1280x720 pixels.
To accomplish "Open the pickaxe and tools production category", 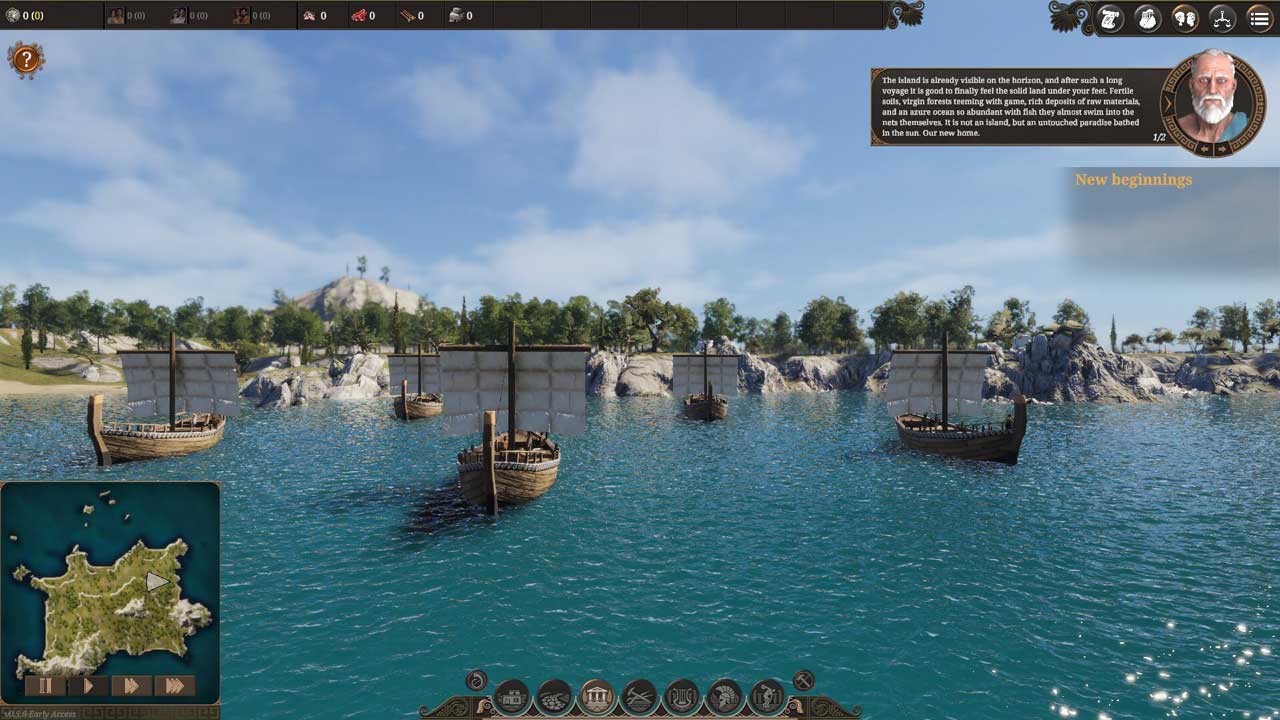I will point(640,696).
